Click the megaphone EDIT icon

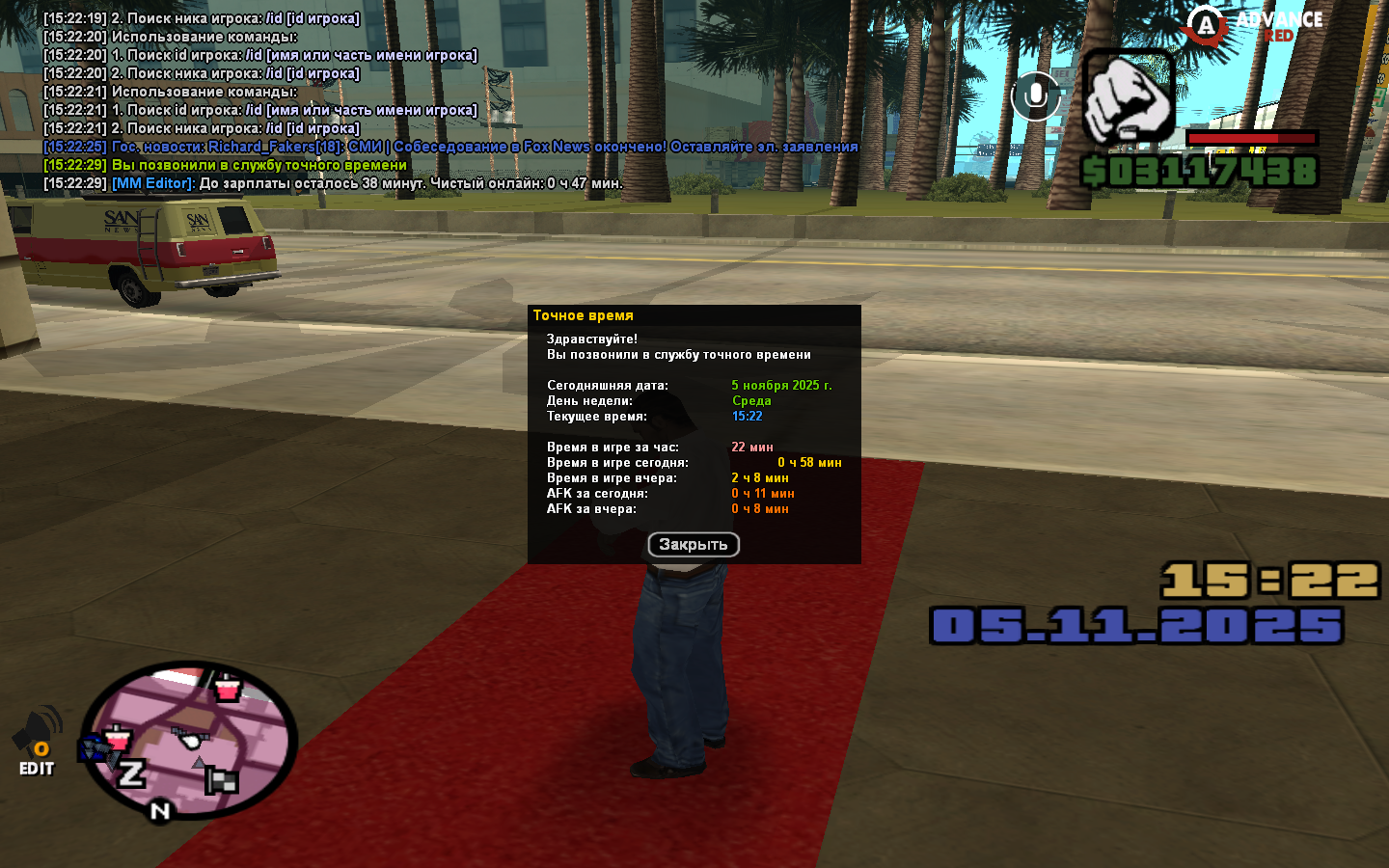tap(37, 741)
